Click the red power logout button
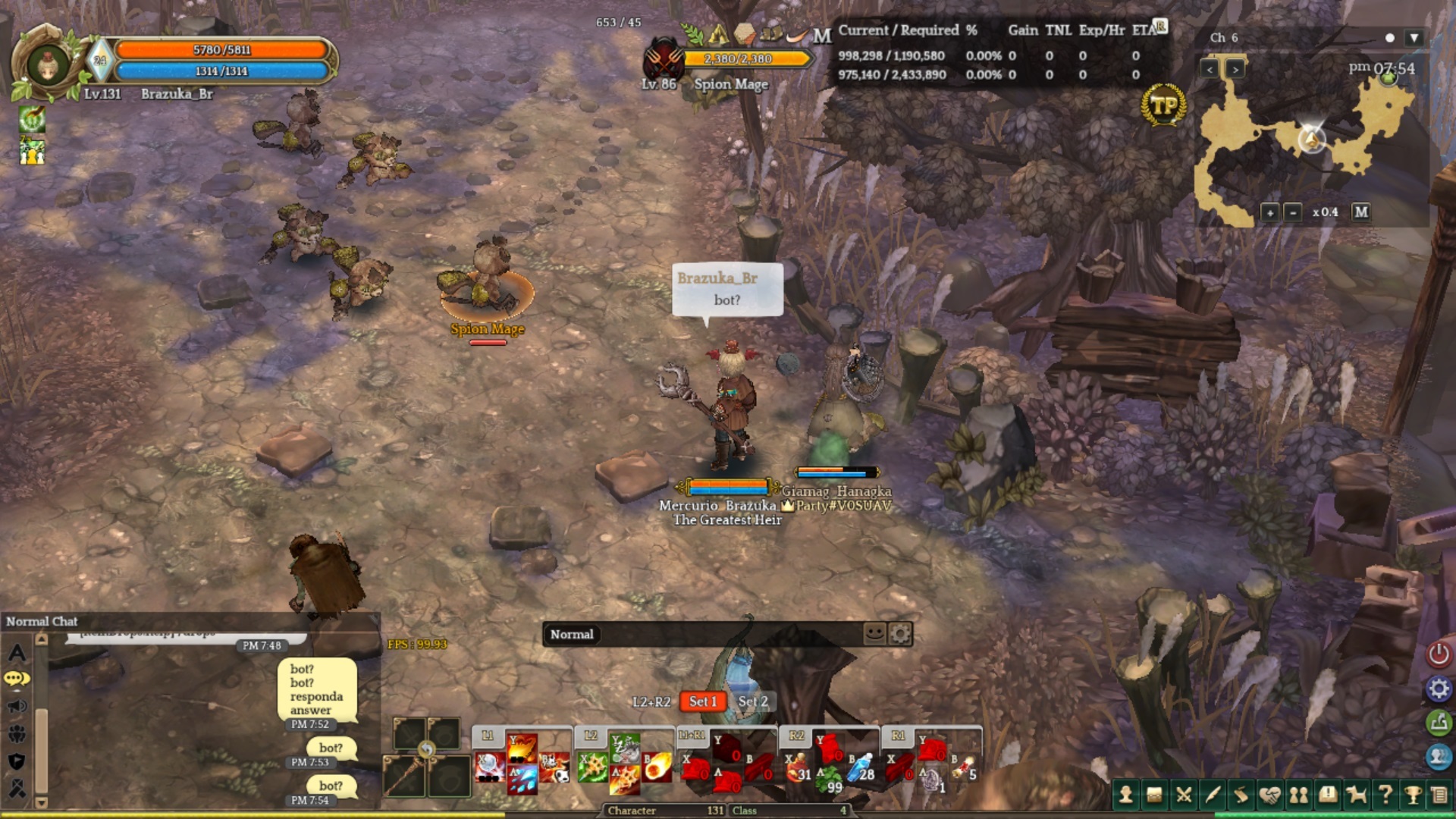Viewport: 1456px width, 819px height. [x=1439, y=654]
